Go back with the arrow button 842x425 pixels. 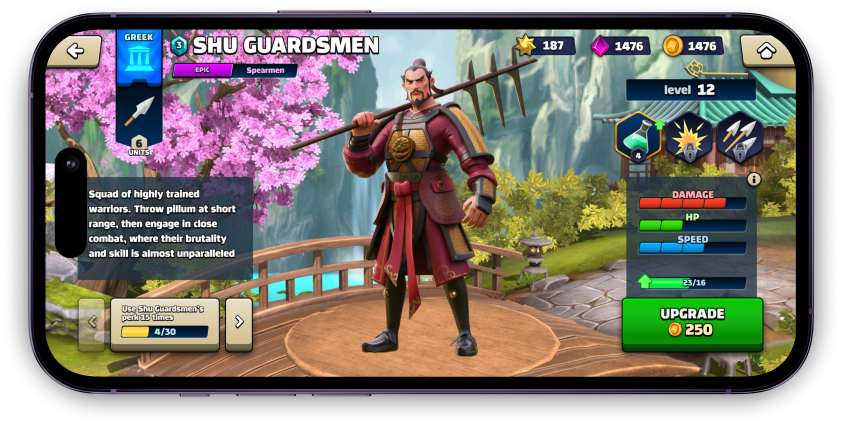[76, 51]
